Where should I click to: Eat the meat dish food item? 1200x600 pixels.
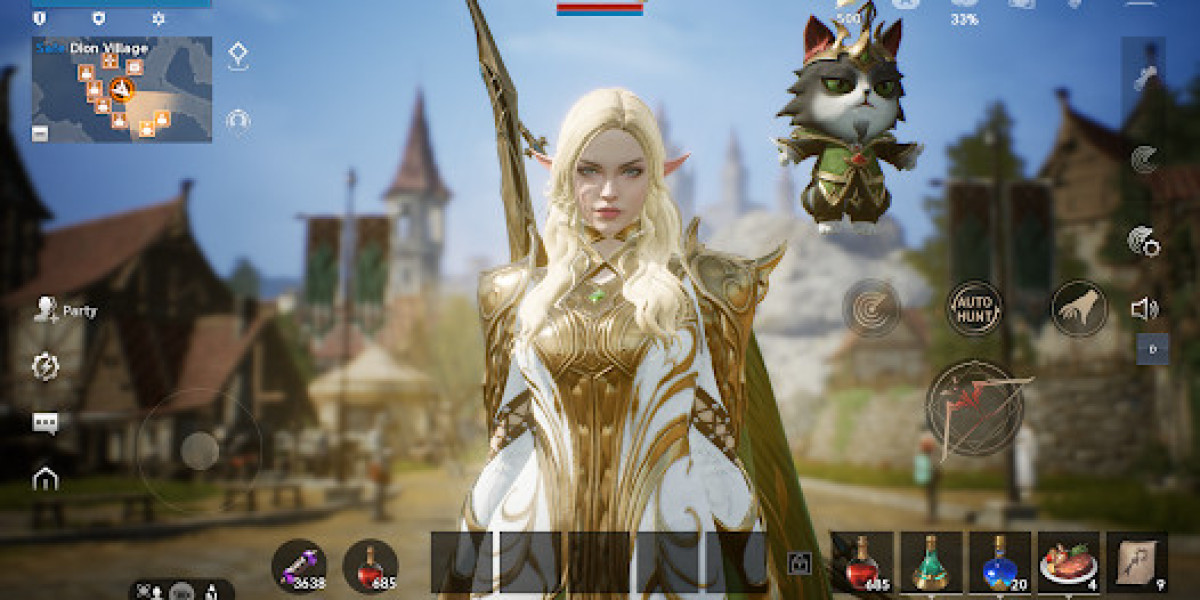coord(1068,563)
